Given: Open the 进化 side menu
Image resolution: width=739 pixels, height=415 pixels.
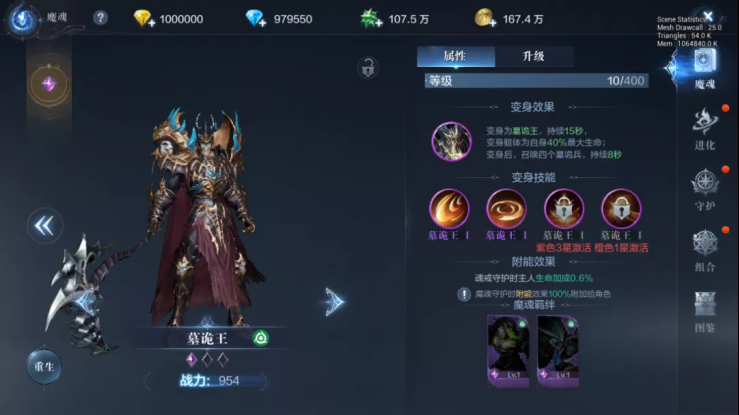Looking at the screenshot, I should point(704,127).
